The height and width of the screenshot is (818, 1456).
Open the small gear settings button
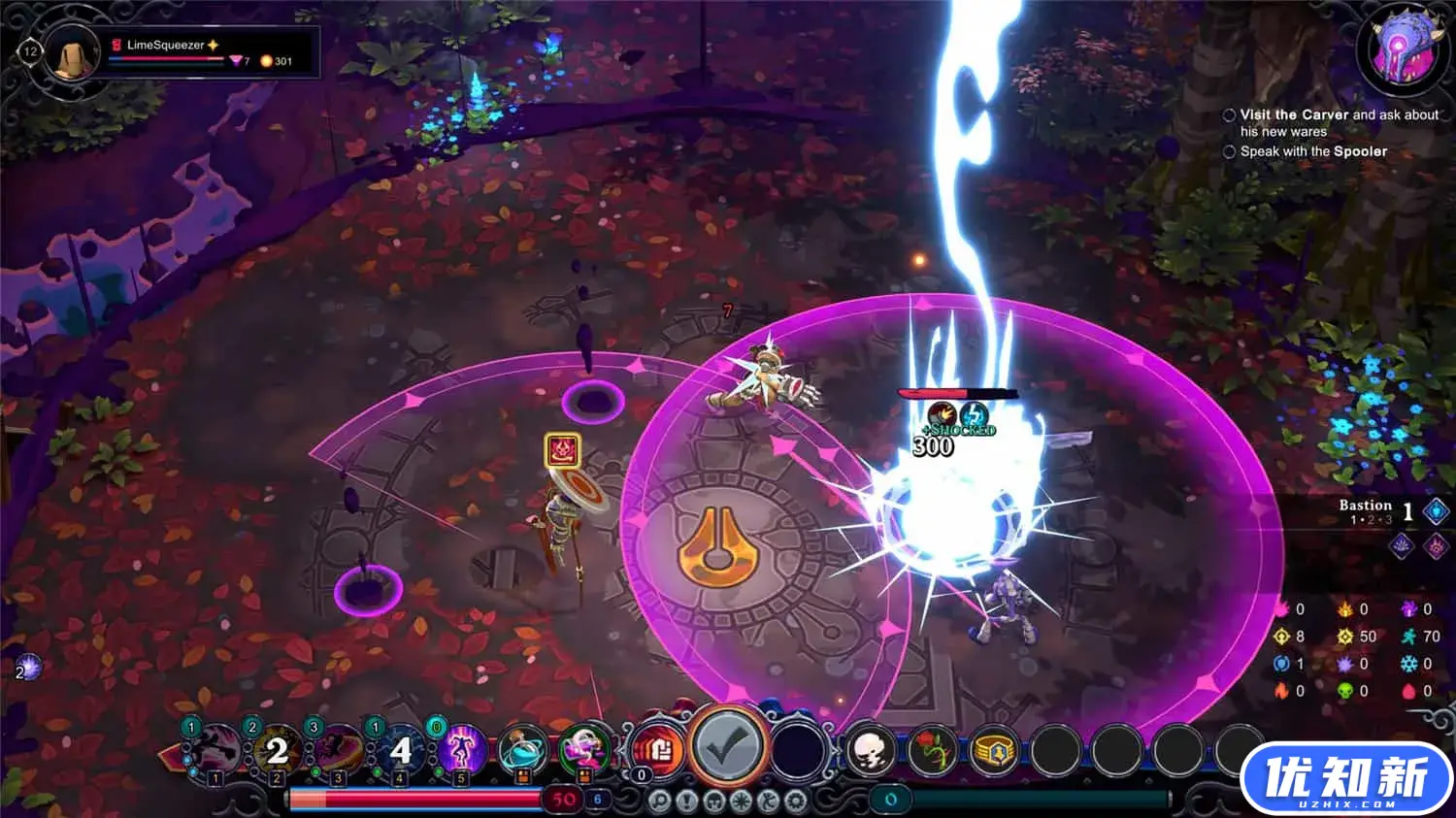[x=796, y=802]
